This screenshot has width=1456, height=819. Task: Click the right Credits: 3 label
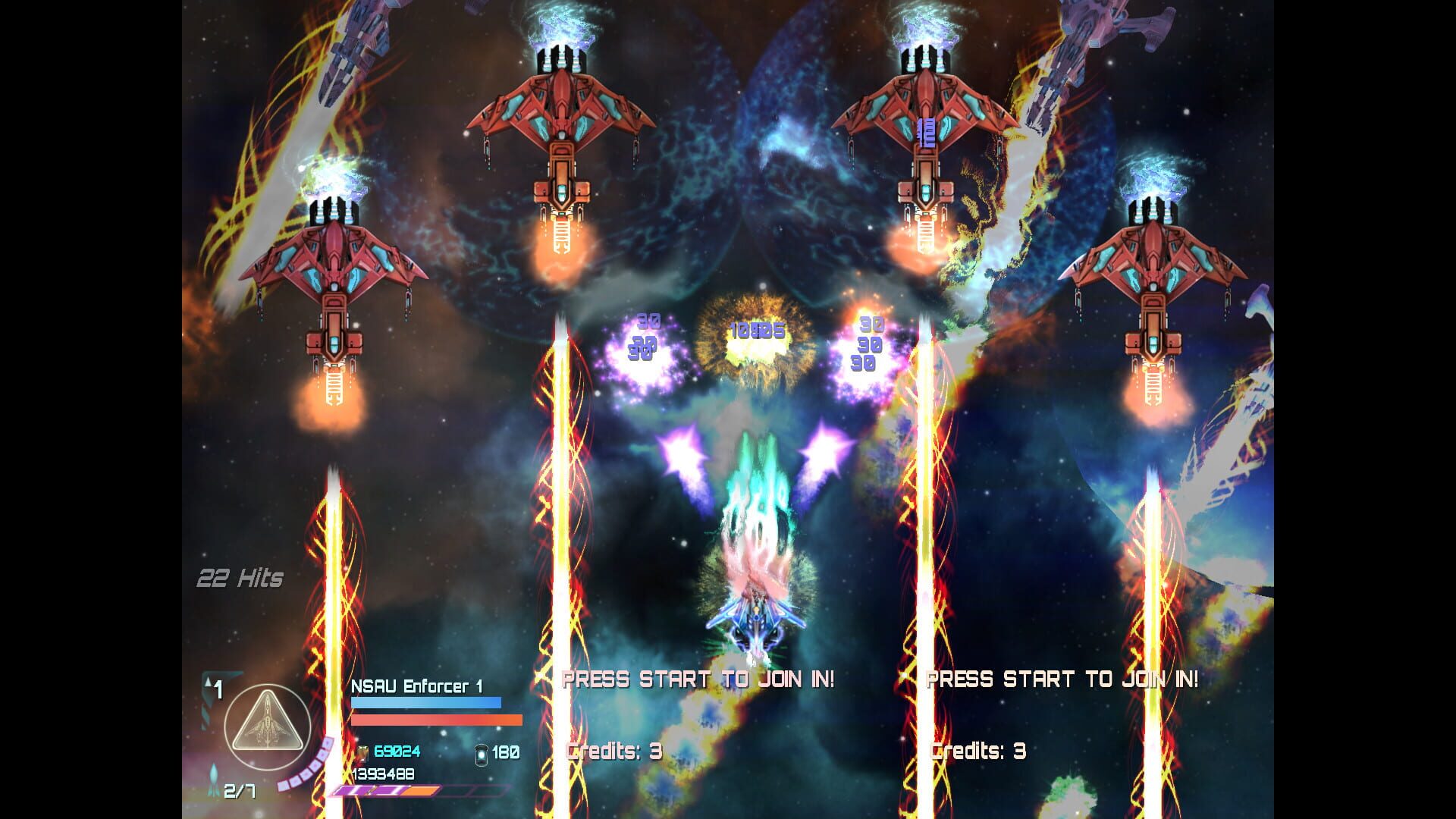click(x=978, y=753)
